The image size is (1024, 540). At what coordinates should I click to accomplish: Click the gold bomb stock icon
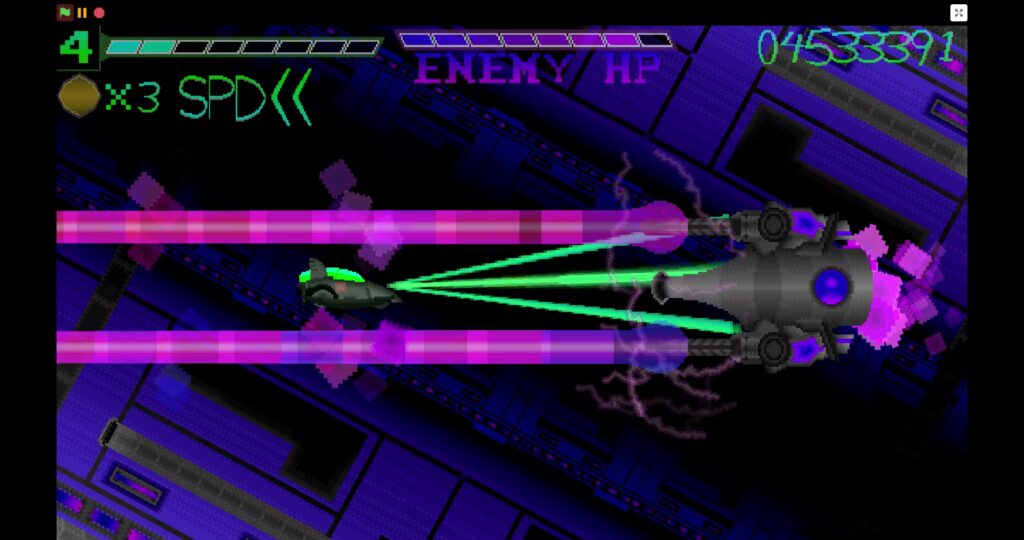coord(79,97)
